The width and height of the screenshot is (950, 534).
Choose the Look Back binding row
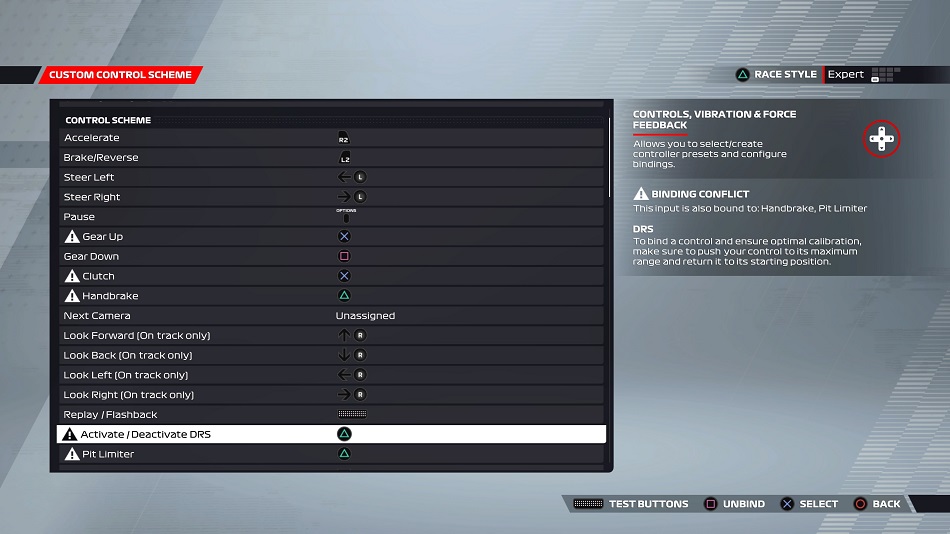point(330,355)
